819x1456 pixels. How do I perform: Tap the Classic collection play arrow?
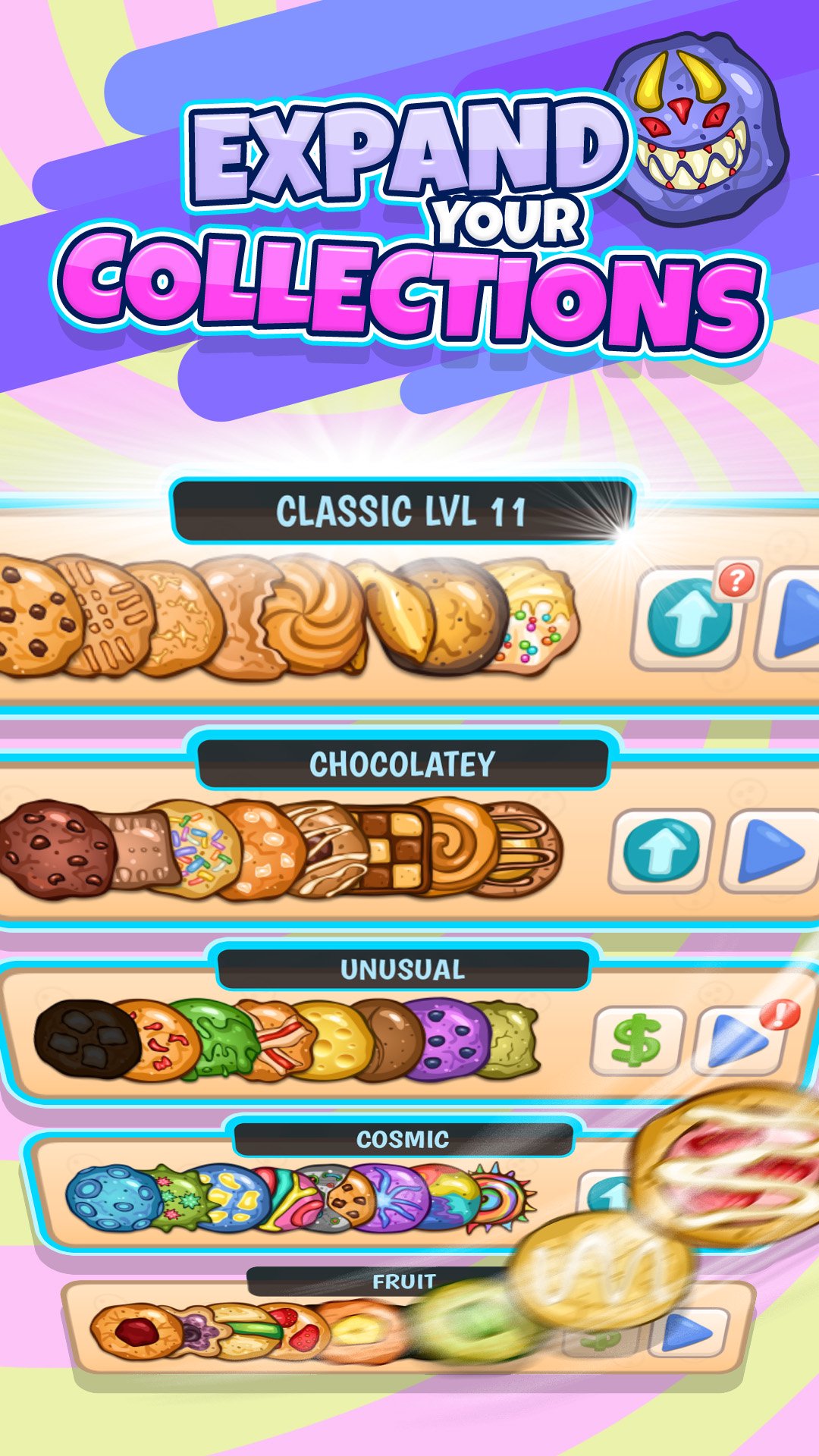pos(792,618)
